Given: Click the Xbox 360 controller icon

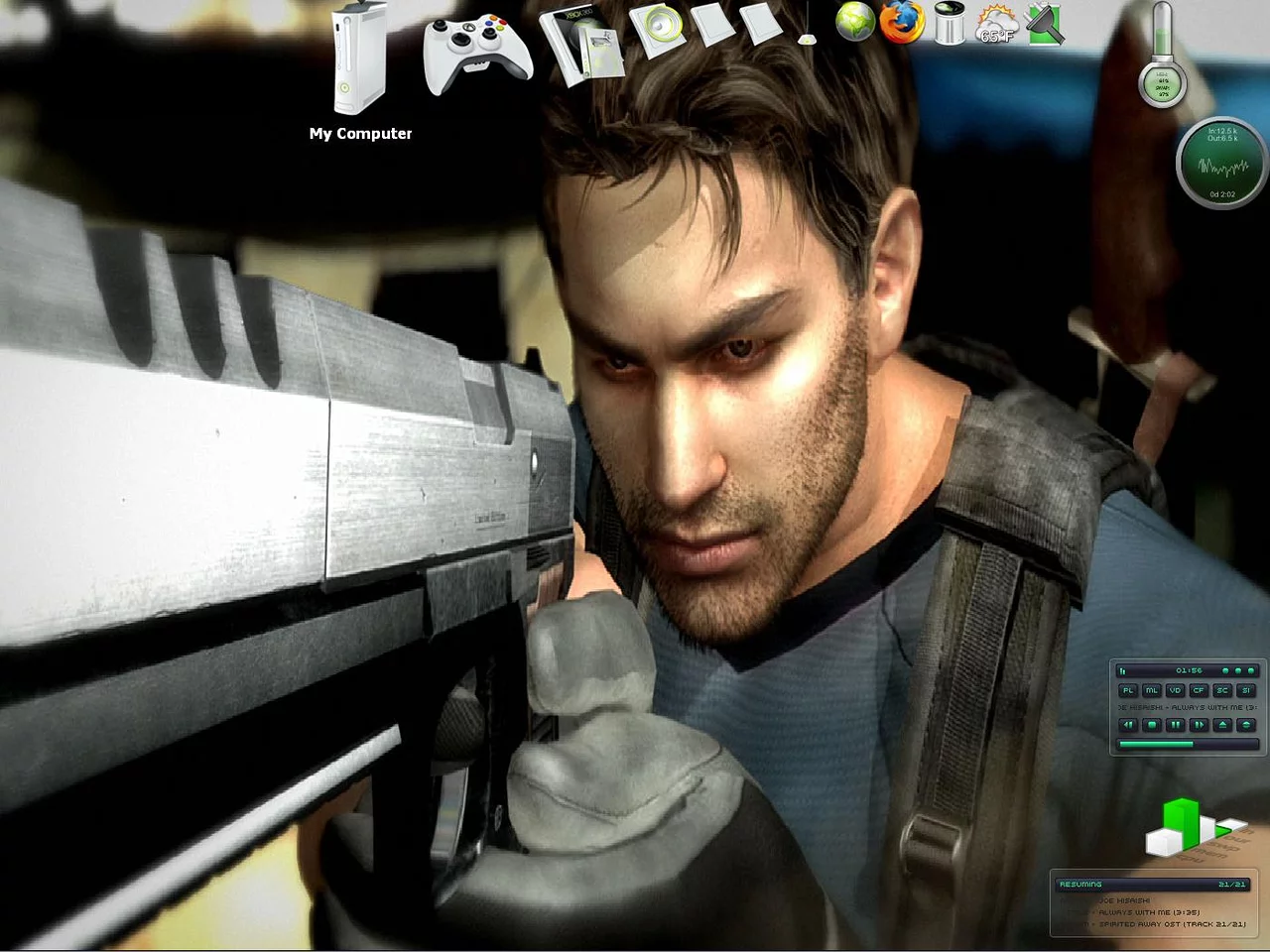Looking at the screenshot, I should pos(476,52).
